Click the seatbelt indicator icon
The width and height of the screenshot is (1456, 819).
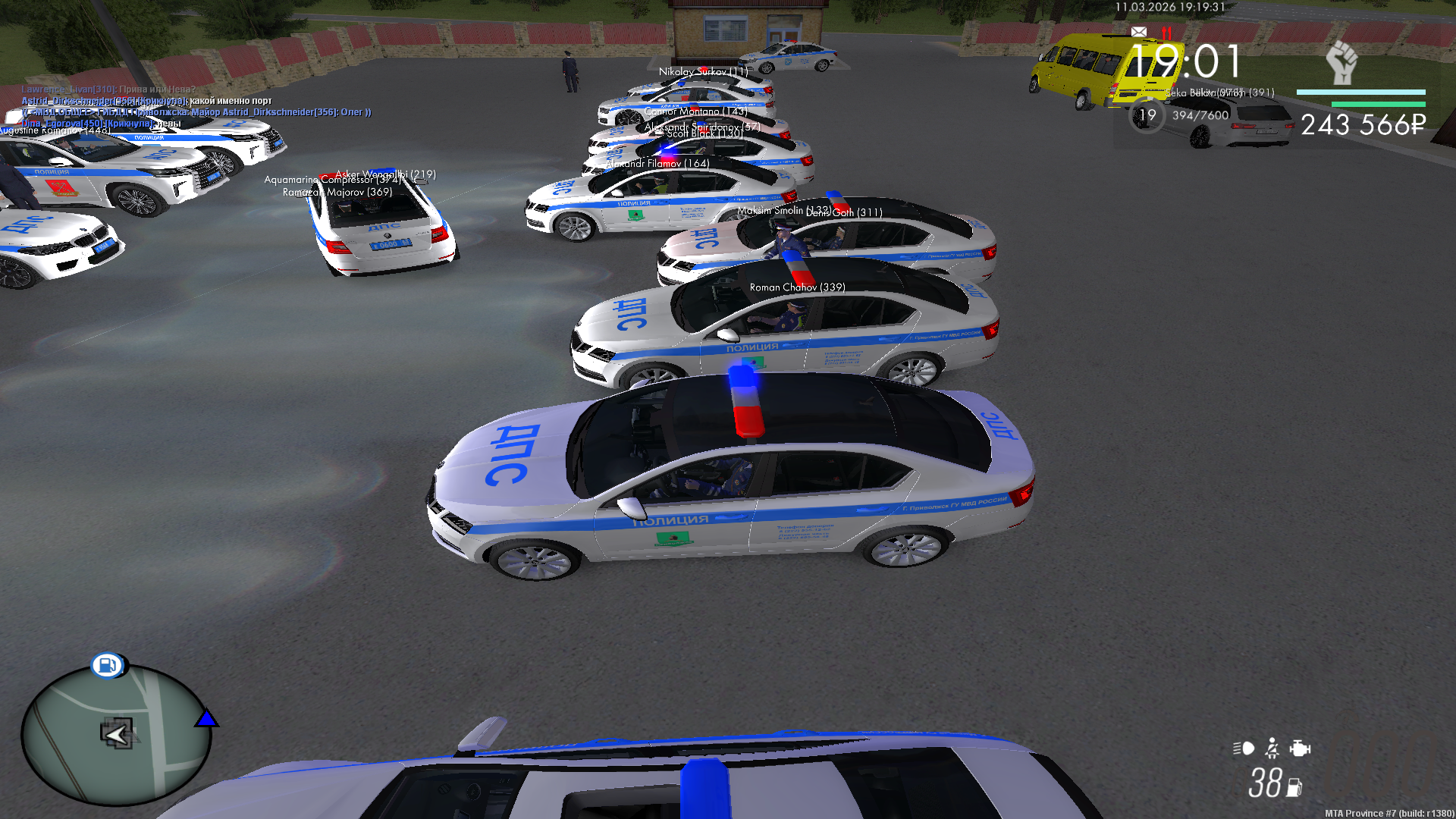(1272, 748)
